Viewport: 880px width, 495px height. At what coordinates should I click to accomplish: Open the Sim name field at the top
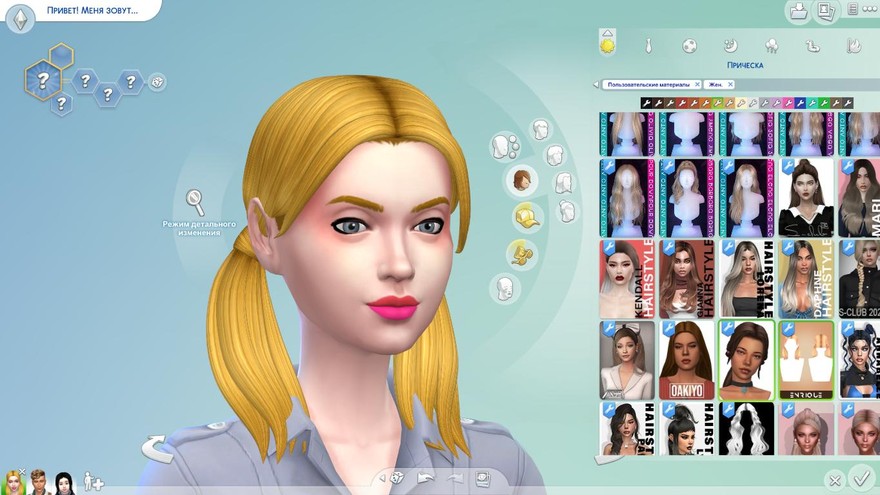click(x=91, y=11)
